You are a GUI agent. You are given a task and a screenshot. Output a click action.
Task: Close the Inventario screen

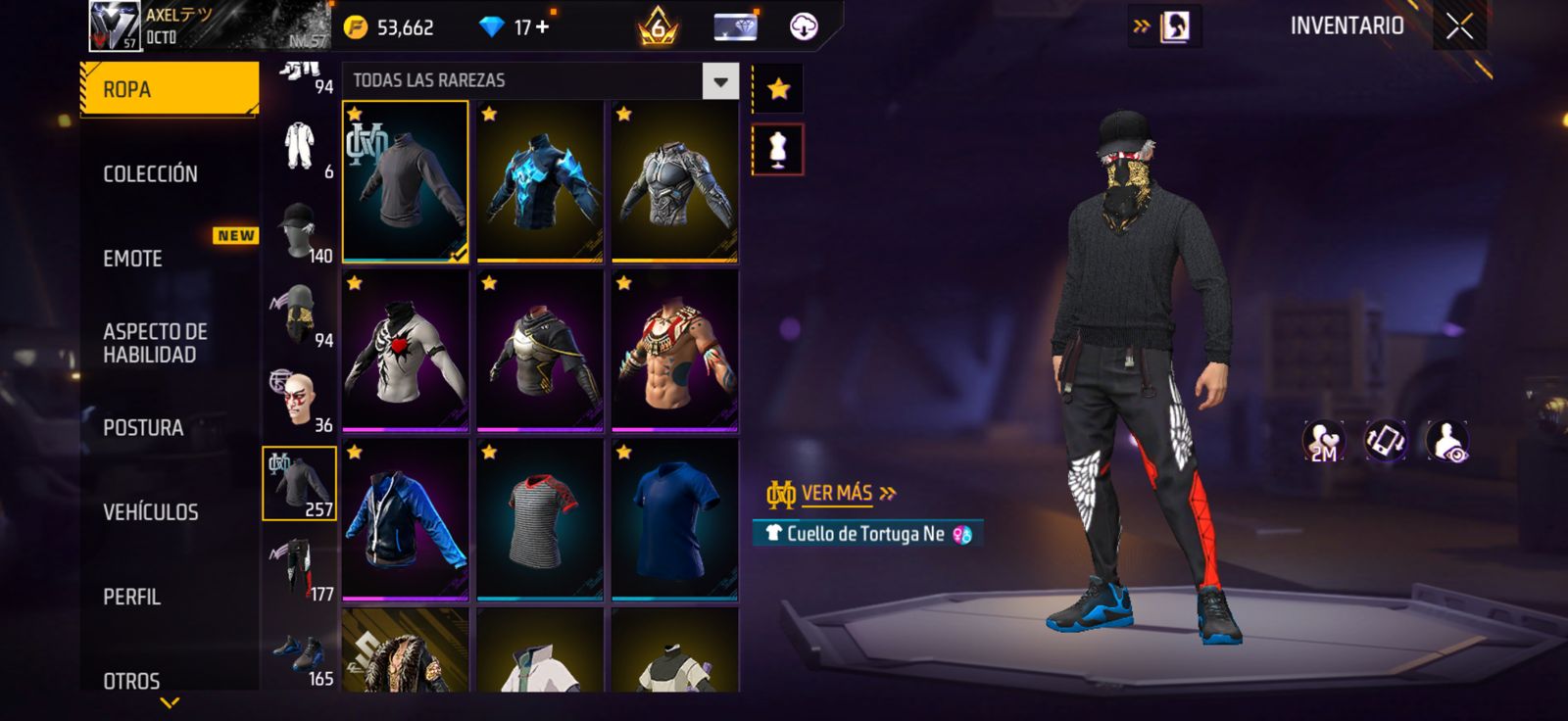(x=1459, y=27)
